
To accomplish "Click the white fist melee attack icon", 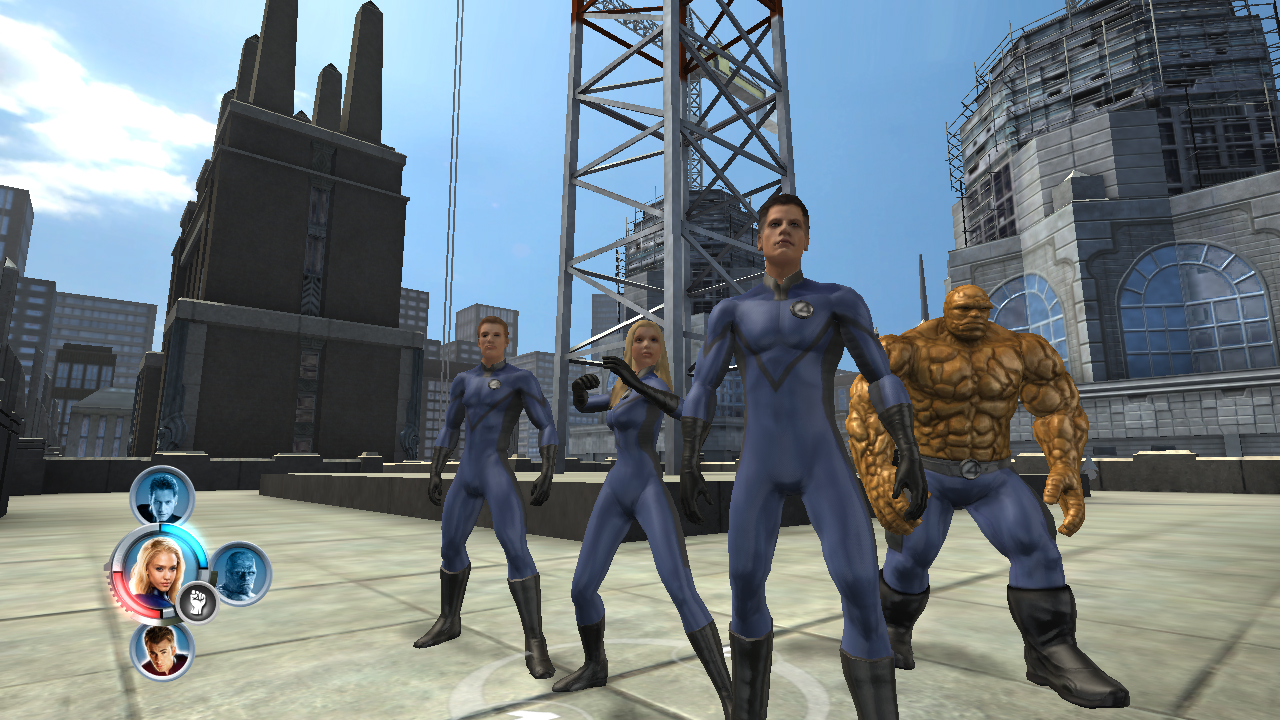I will pos(196,601).
